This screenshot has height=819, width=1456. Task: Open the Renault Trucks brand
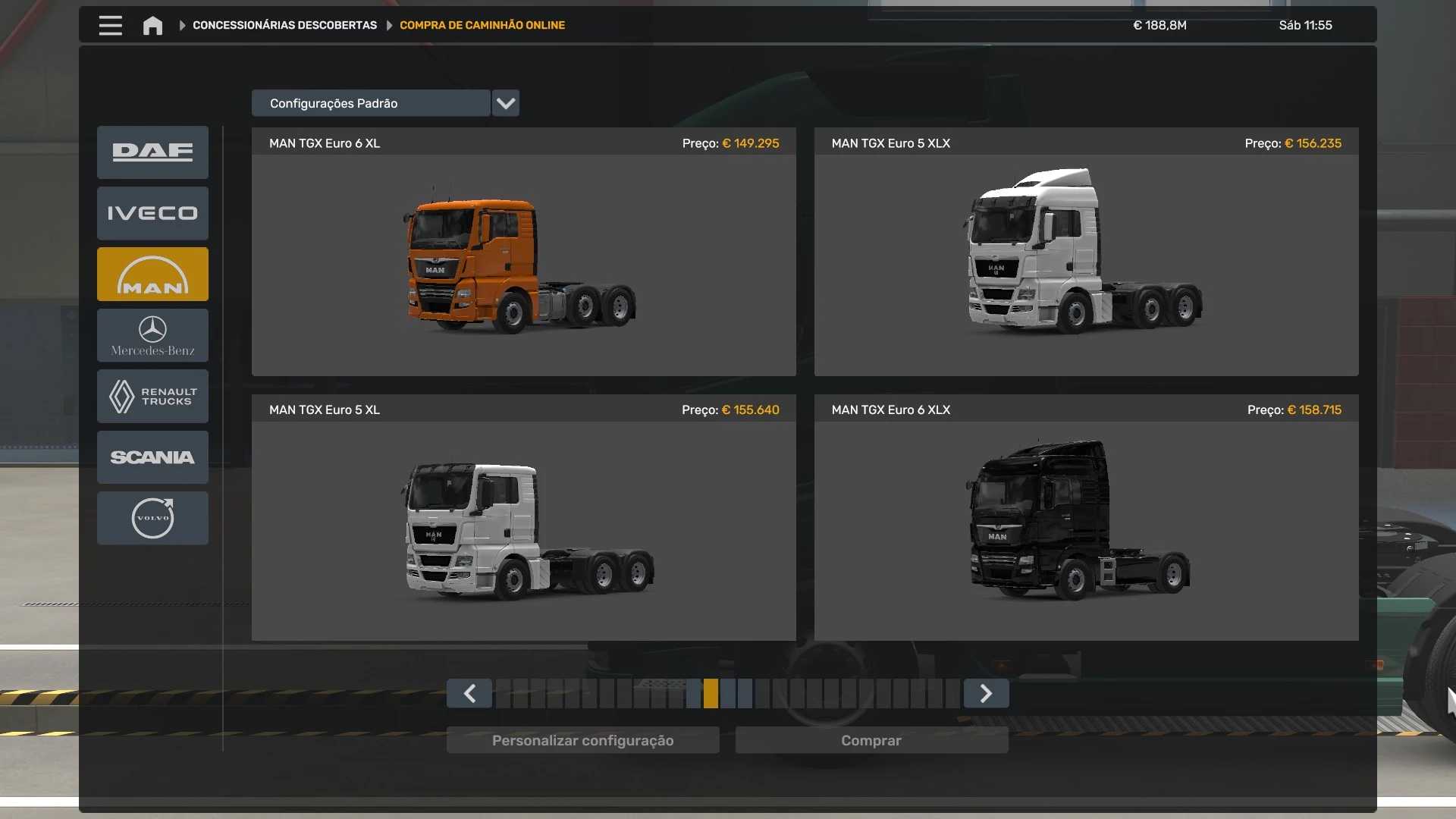(152, 396)
